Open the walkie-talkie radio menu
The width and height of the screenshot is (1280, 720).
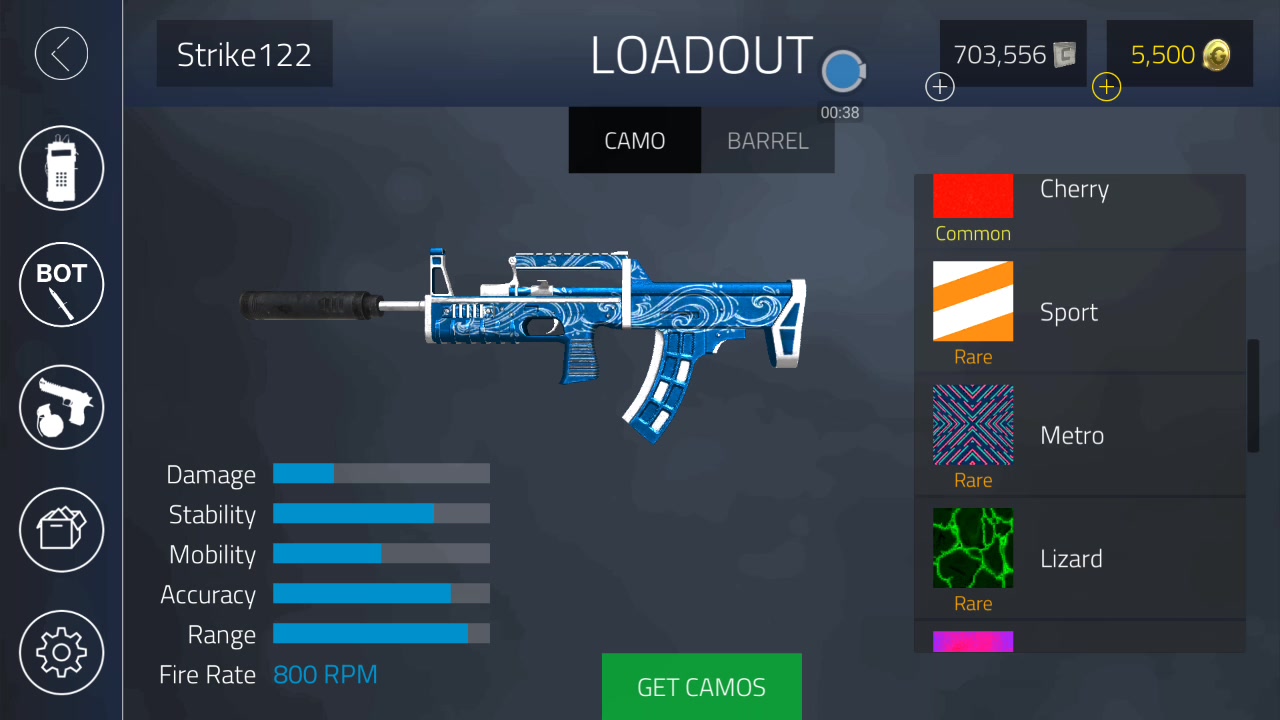[x=61, y=168]
